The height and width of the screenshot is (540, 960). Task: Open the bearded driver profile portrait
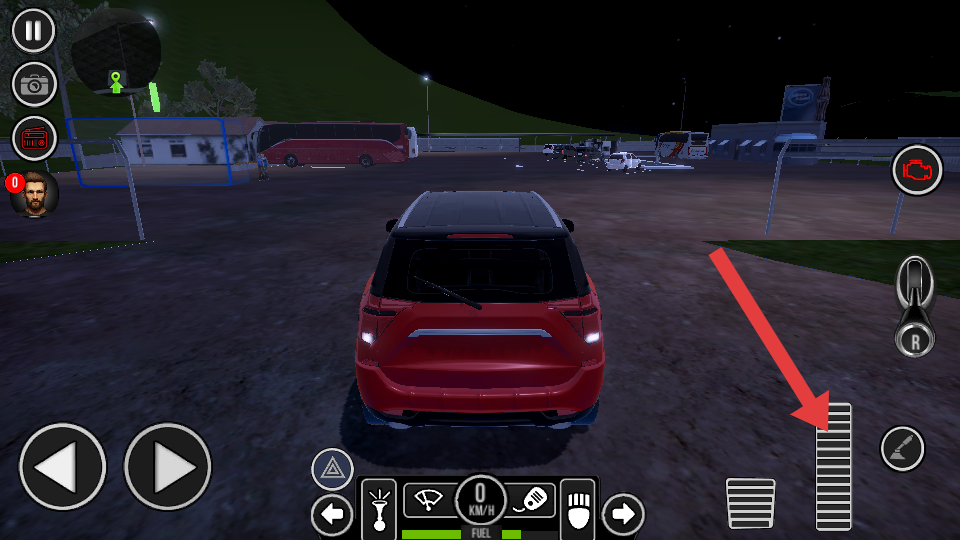(x=35, y=194)
